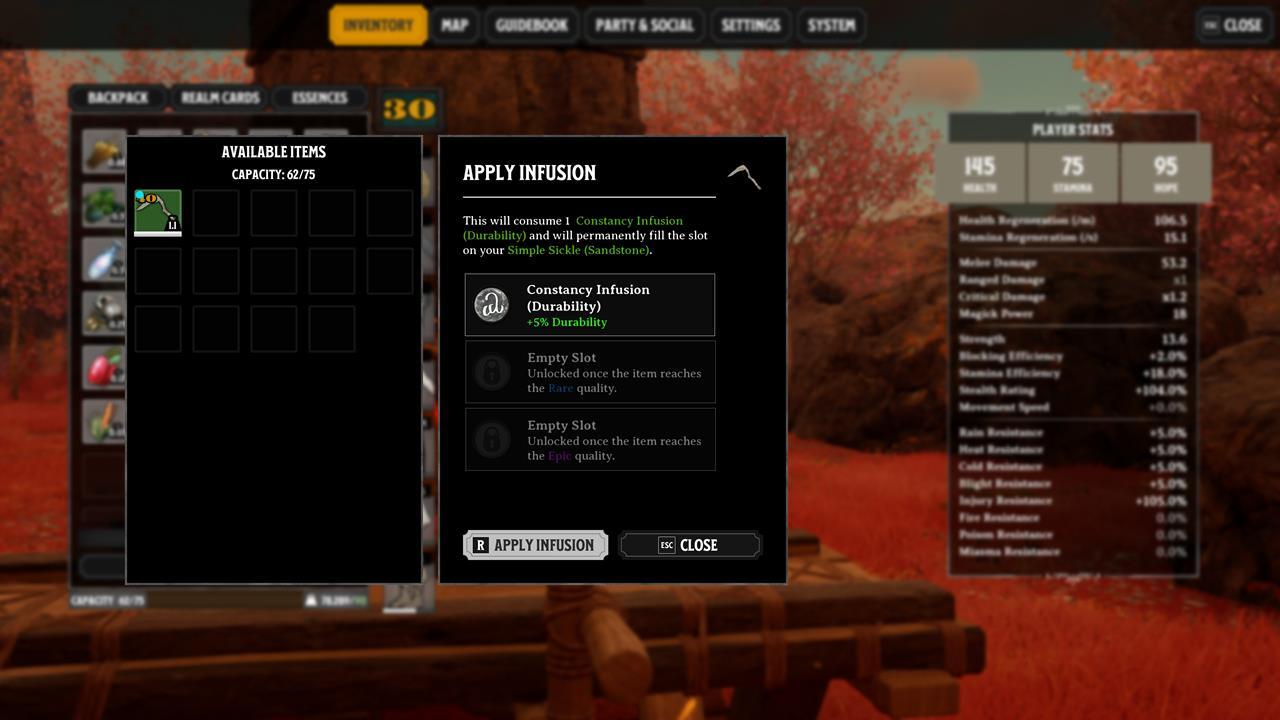The height and width of the screenshot is (720, 1280).
Task: Open the Guidebook tab
Action: [531, 25]
